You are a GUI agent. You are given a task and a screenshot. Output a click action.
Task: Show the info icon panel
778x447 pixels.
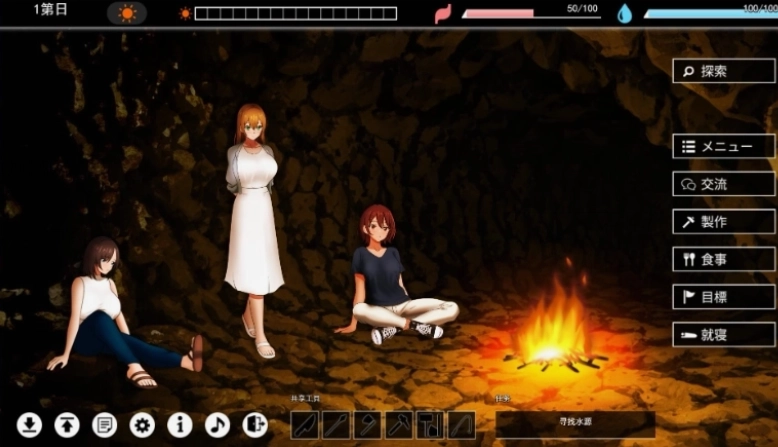[x=180, y=425]
